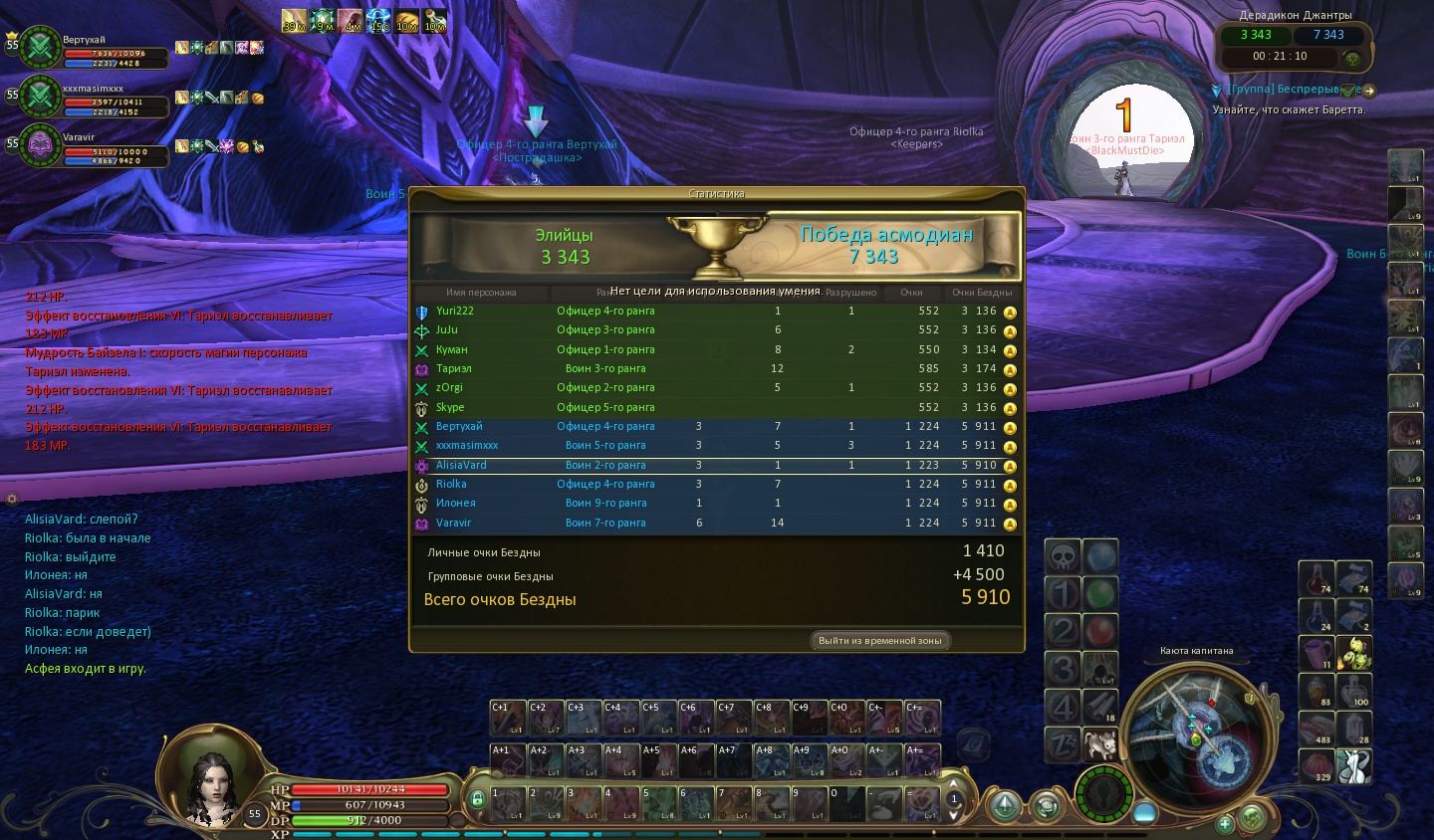Switch hotbar page with the up arrow
Image resolution: width=1434 pixels, height=840 pixels.
tap(954, 782)
